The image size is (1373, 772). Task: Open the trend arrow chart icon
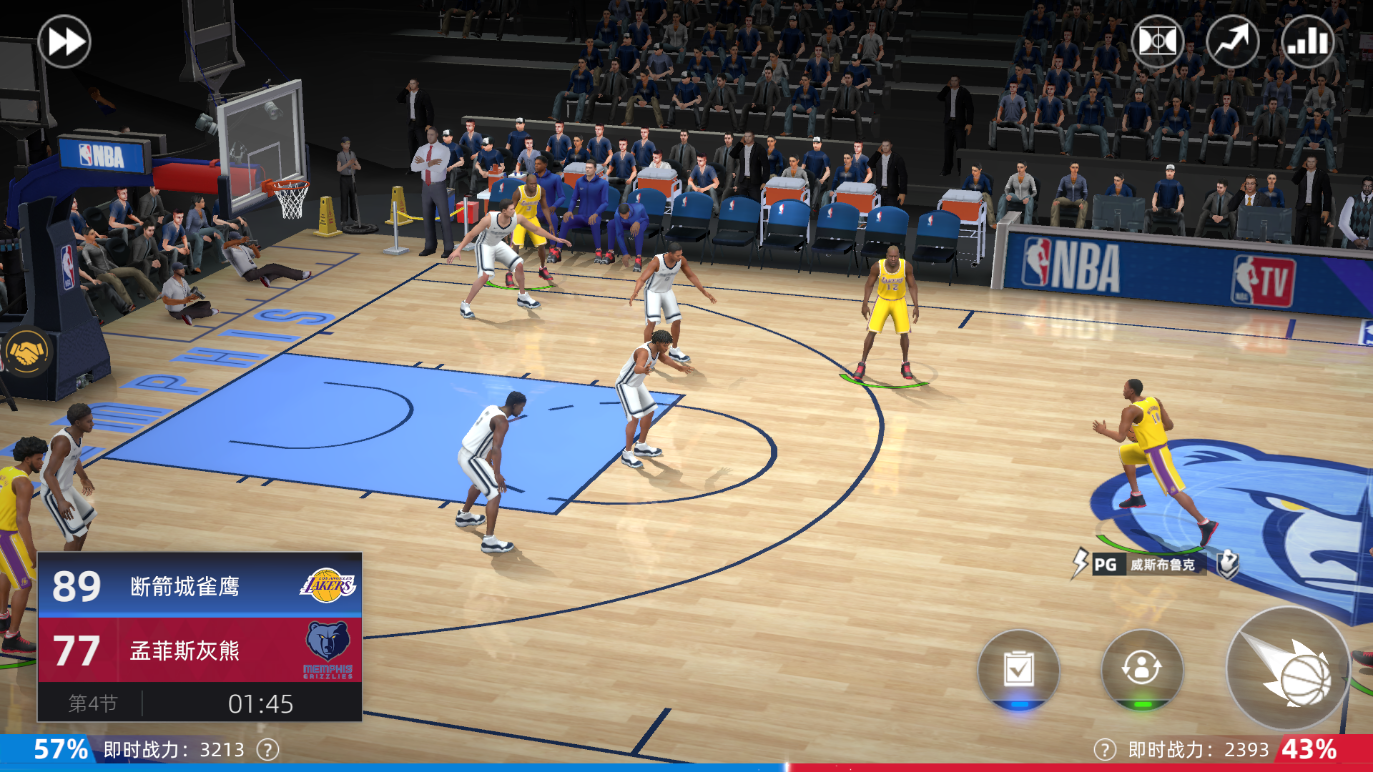tap(1232, 42)
